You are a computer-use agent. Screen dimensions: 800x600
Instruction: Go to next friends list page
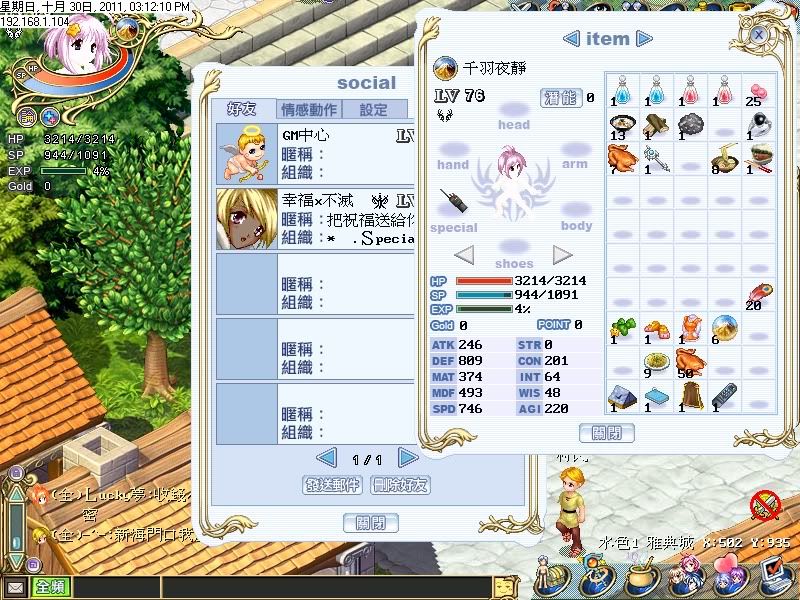(407, 458)
